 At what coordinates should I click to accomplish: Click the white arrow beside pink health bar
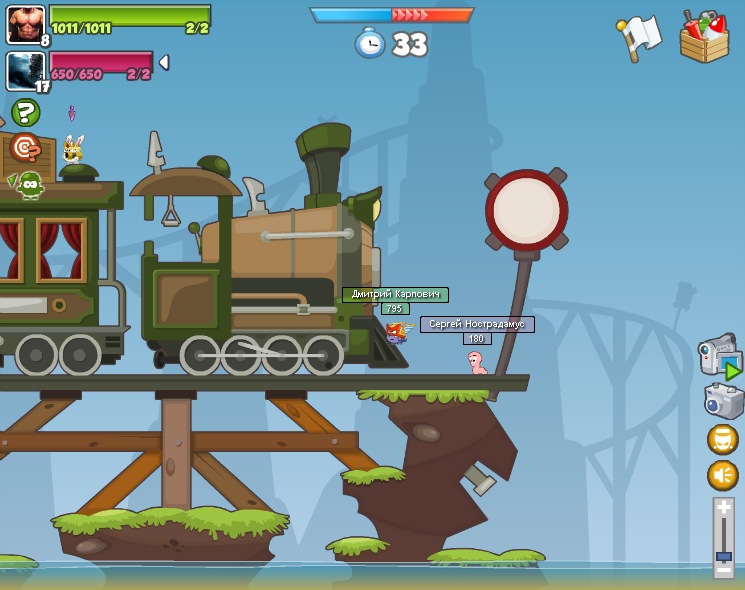point(164,63)
